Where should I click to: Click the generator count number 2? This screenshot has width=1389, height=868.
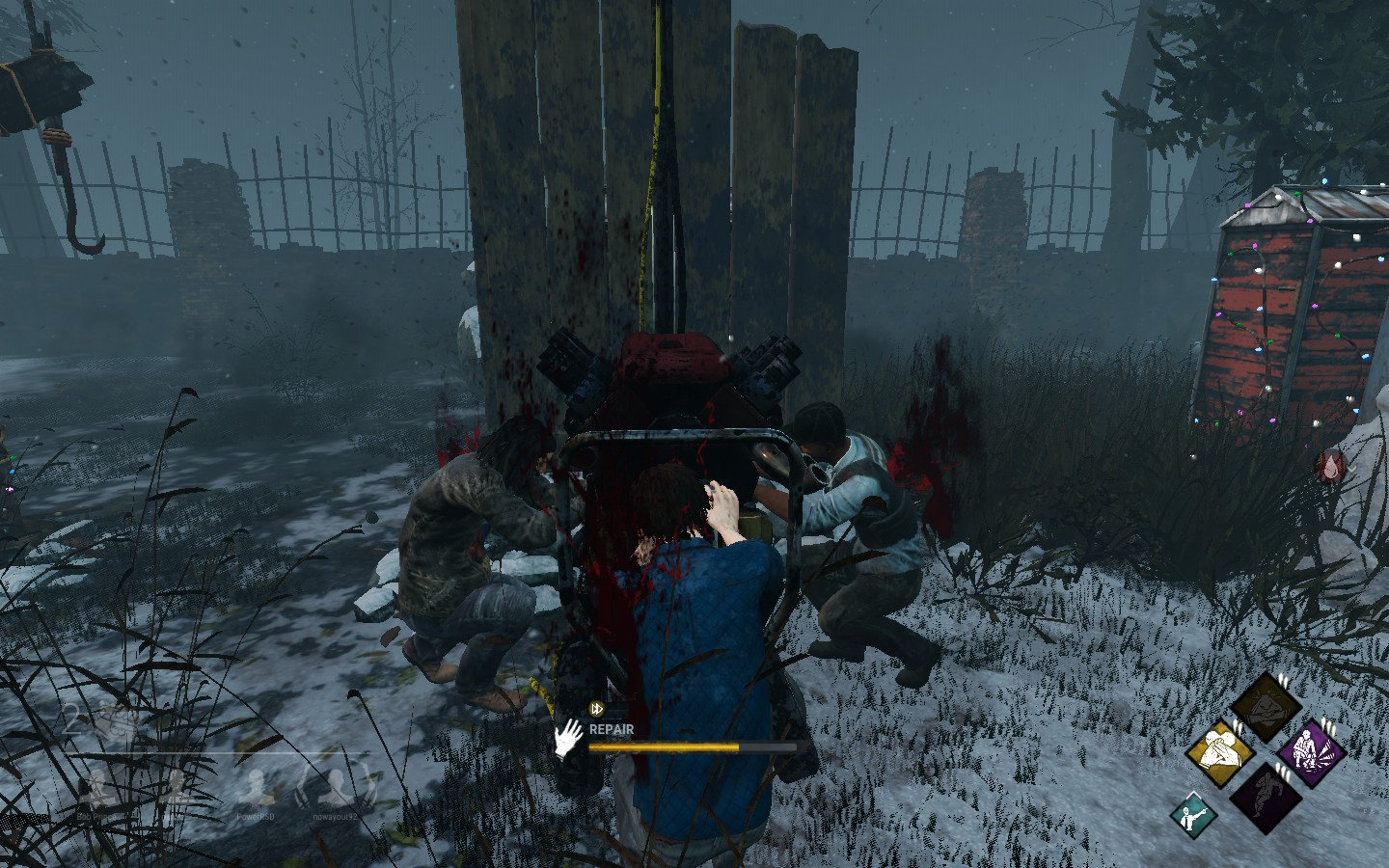pyautogui.click(x=72, y=718)
